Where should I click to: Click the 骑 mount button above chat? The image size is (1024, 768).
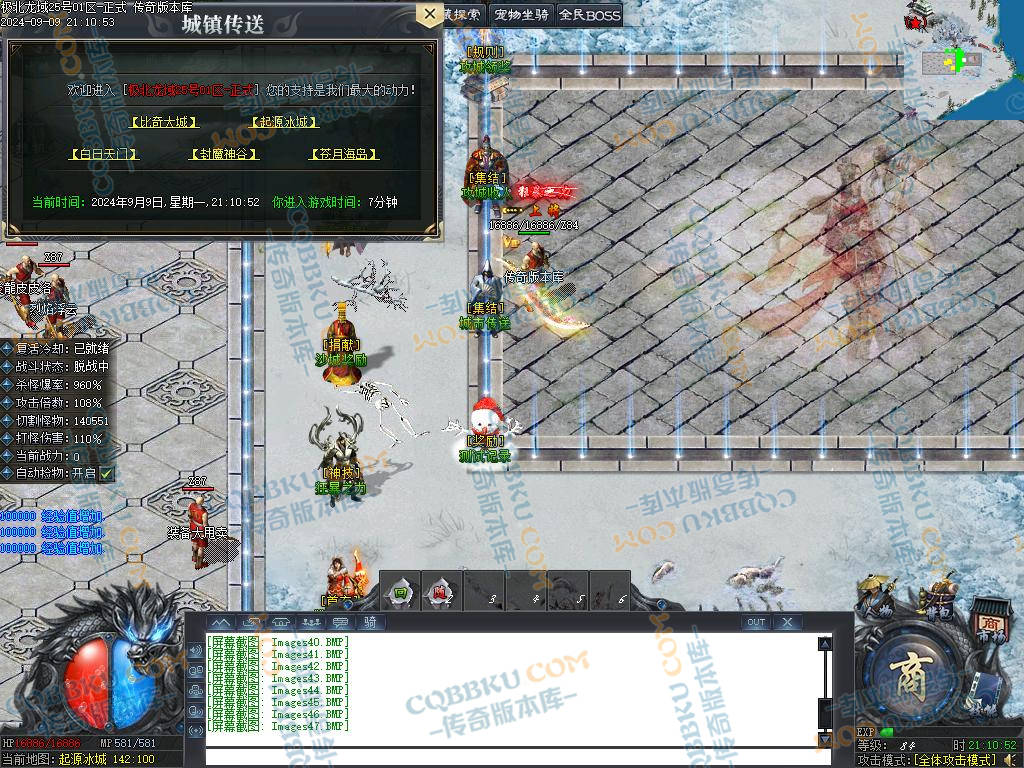pos(369,622)
